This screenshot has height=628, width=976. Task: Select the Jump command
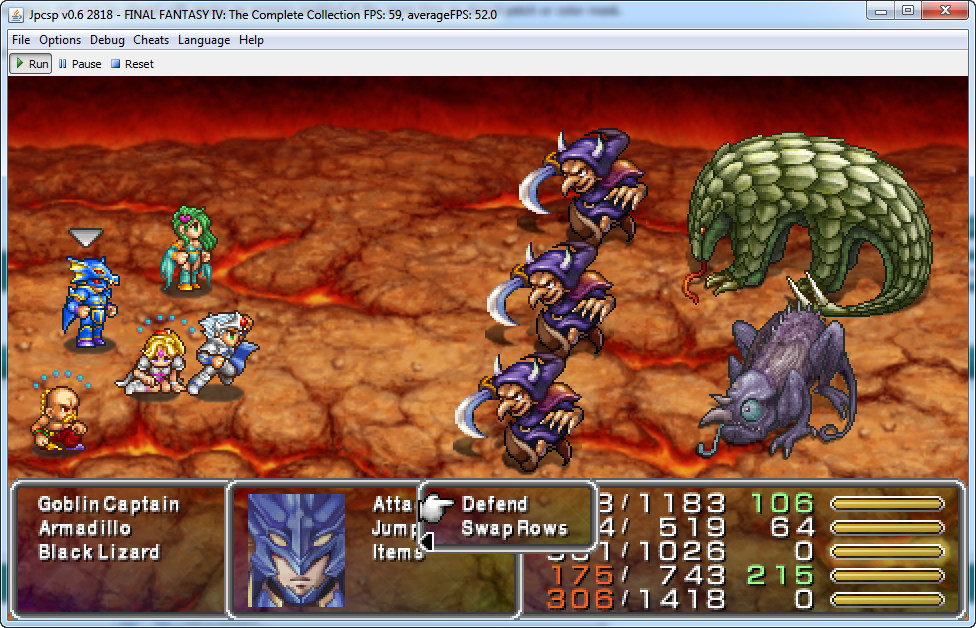click(x=394, y=528)
